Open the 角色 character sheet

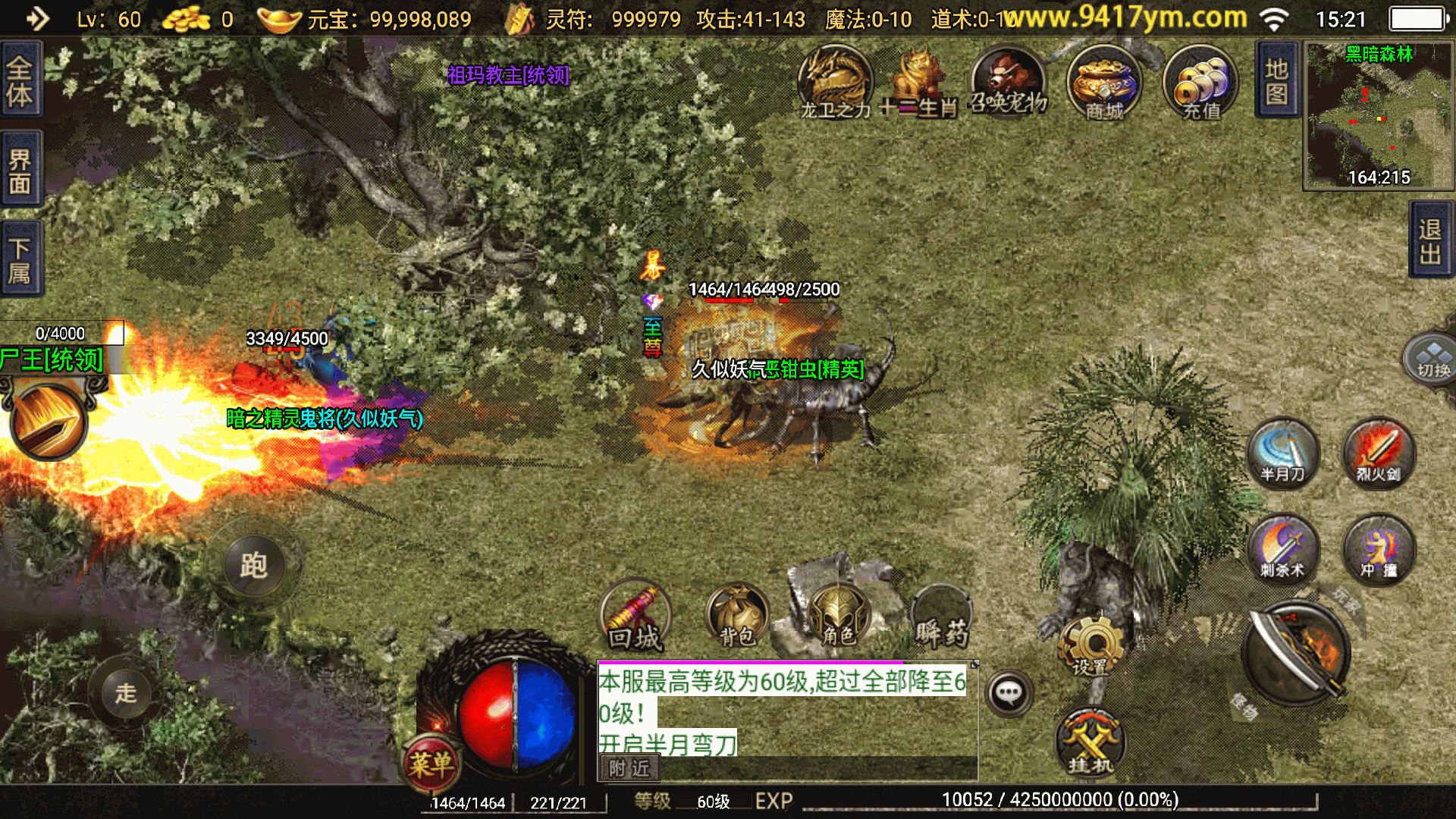click(x=839, y=616)
